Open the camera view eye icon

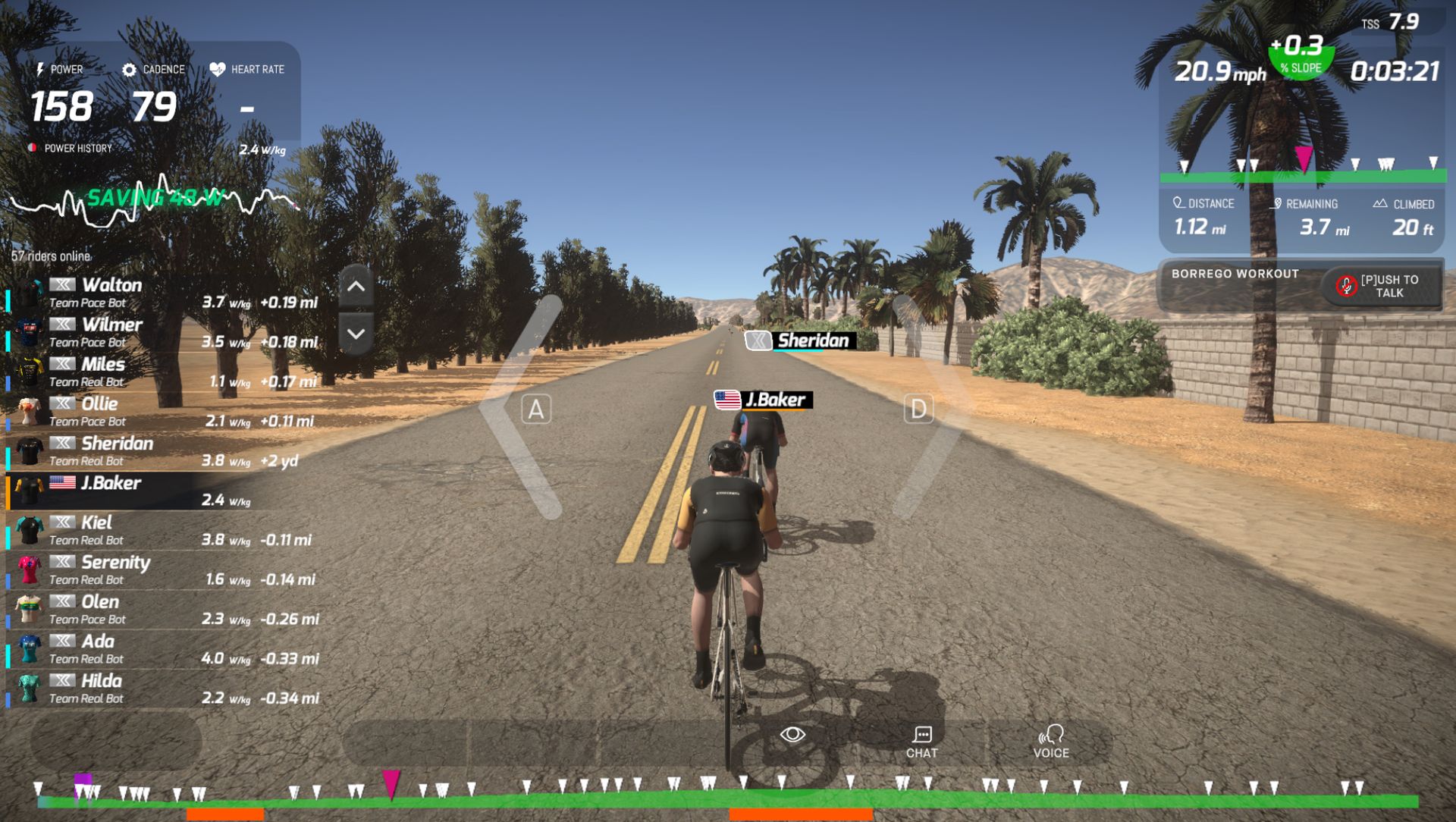[793, 733]
